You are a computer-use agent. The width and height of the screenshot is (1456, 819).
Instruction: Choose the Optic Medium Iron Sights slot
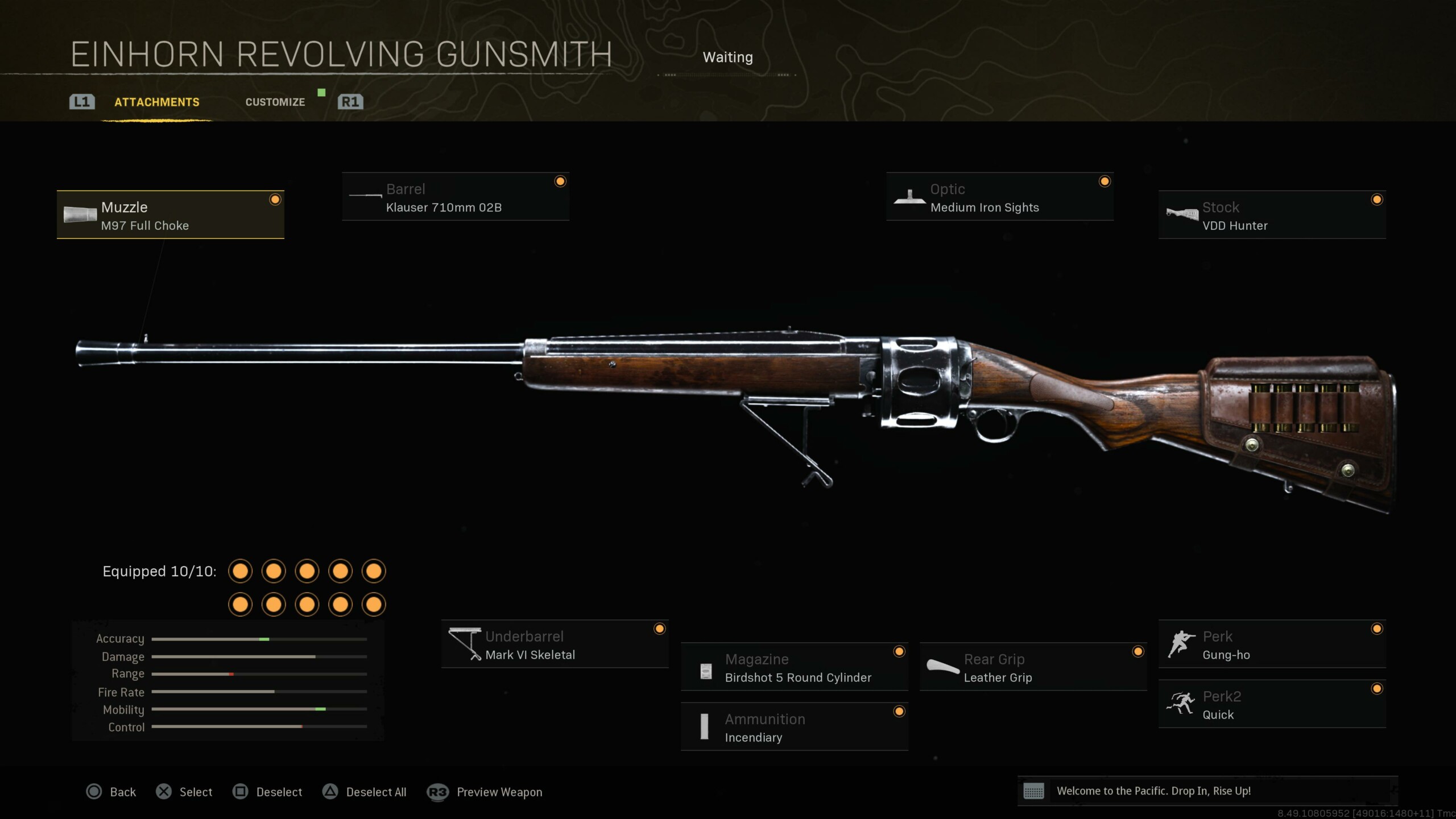999,197
